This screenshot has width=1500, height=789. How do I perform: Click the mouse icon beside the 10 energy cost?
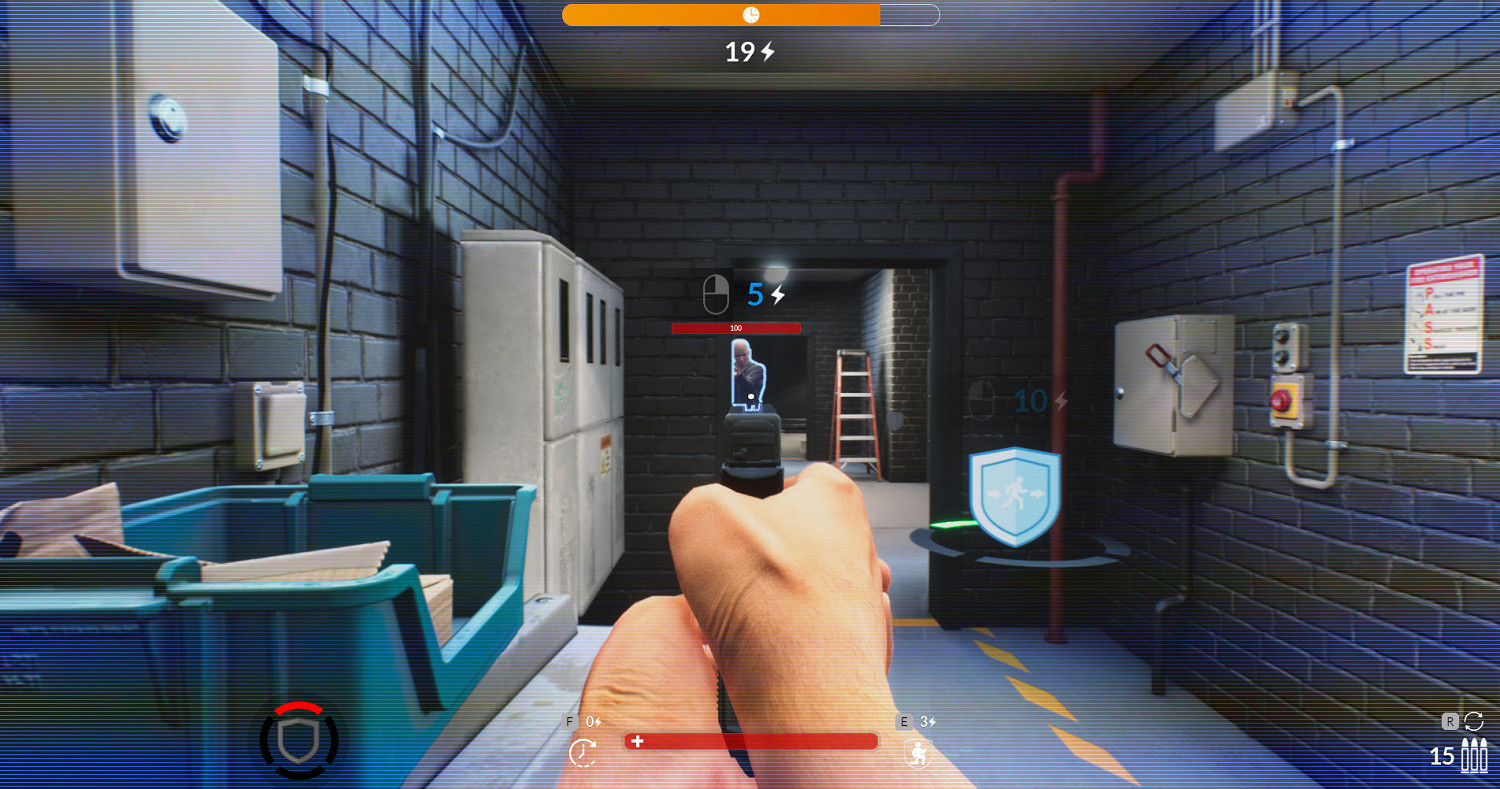[x=983, y=400]
